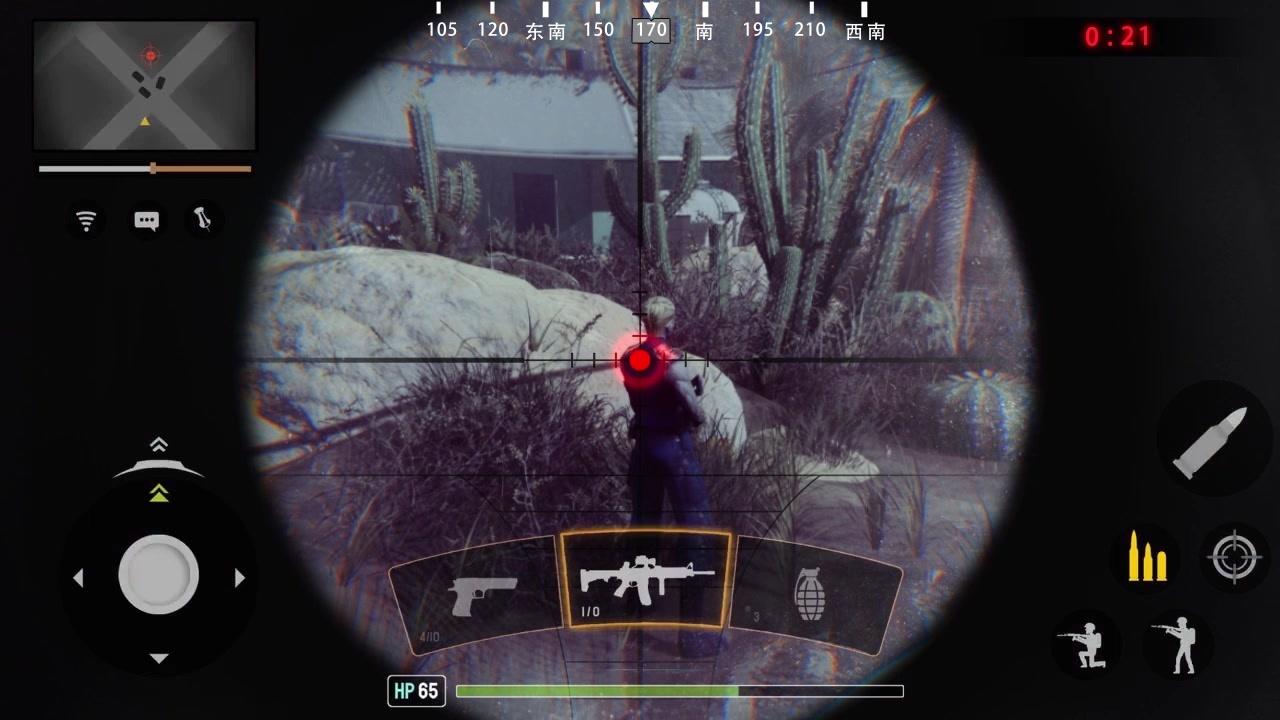Expand the minimap in the corner
1280x720 pixels.
[144, 85]
